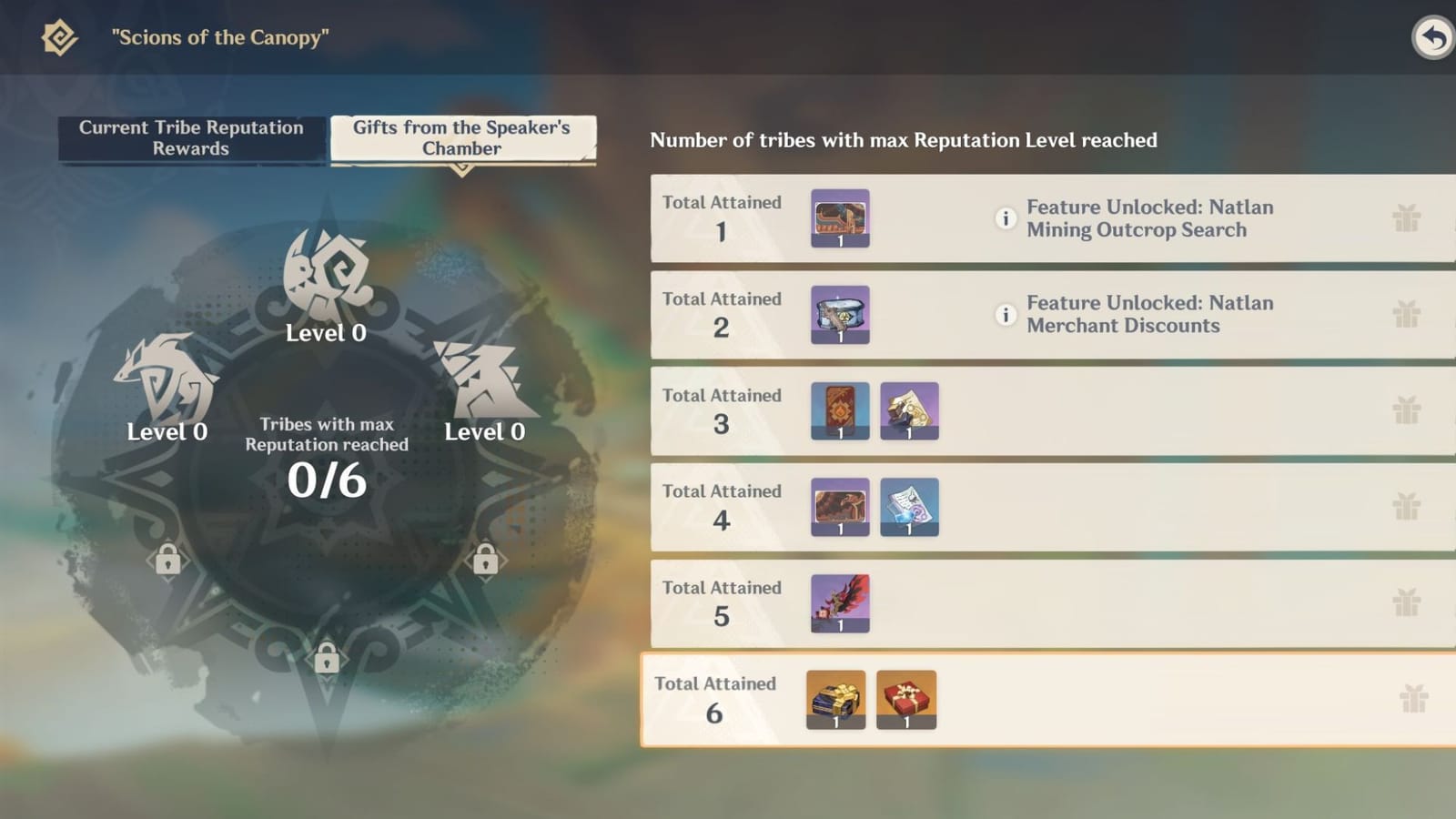The image size is (1456, 819).
Task: Select the red gift box icon for Total Attained 6
Action: 905,699
